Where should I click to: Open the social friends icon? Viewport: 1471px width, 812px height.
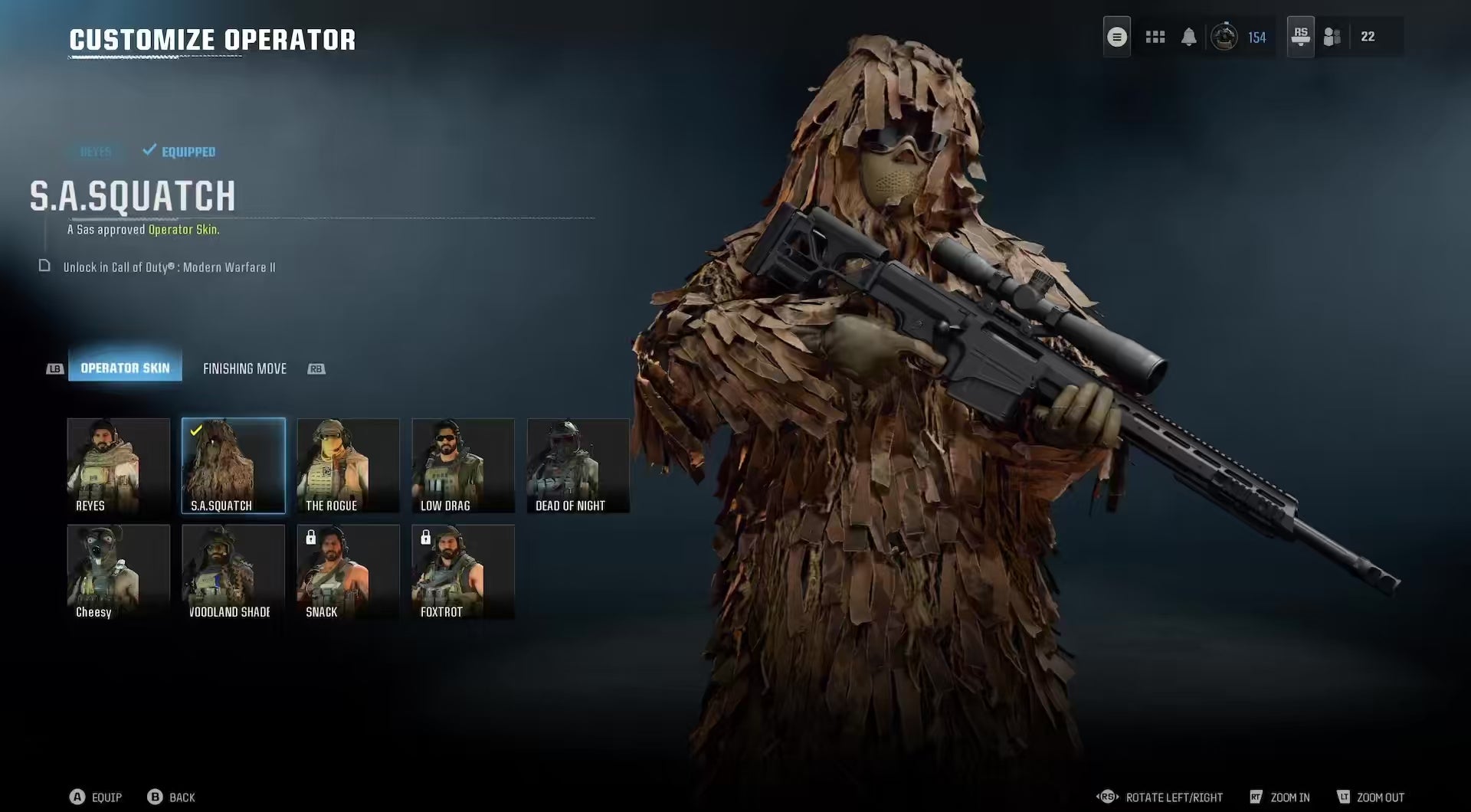pos(1332,37)
